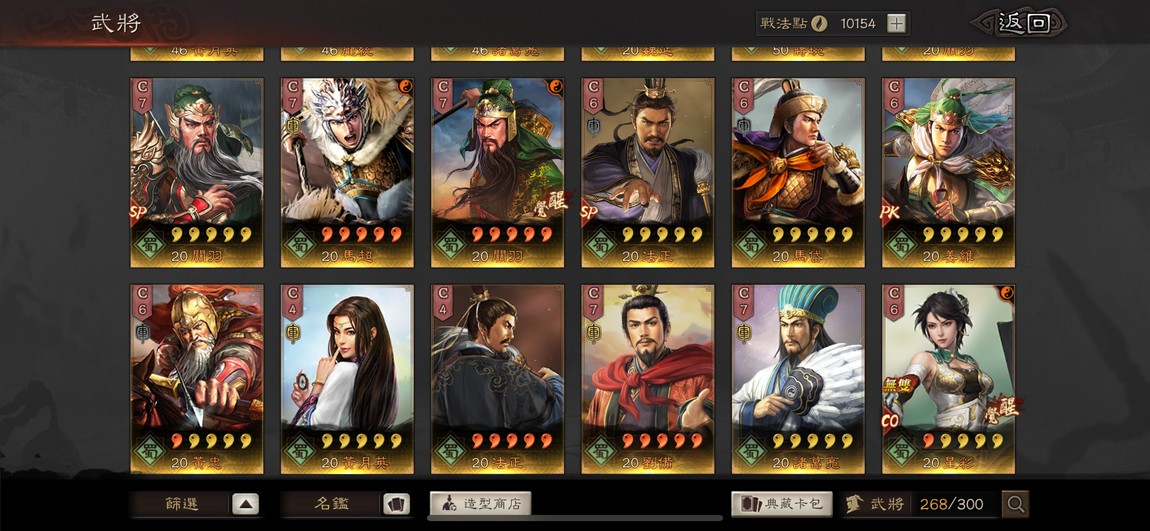Choose the PK 姜維 card
Screen dimensions: 1150x531
(948, 172)
